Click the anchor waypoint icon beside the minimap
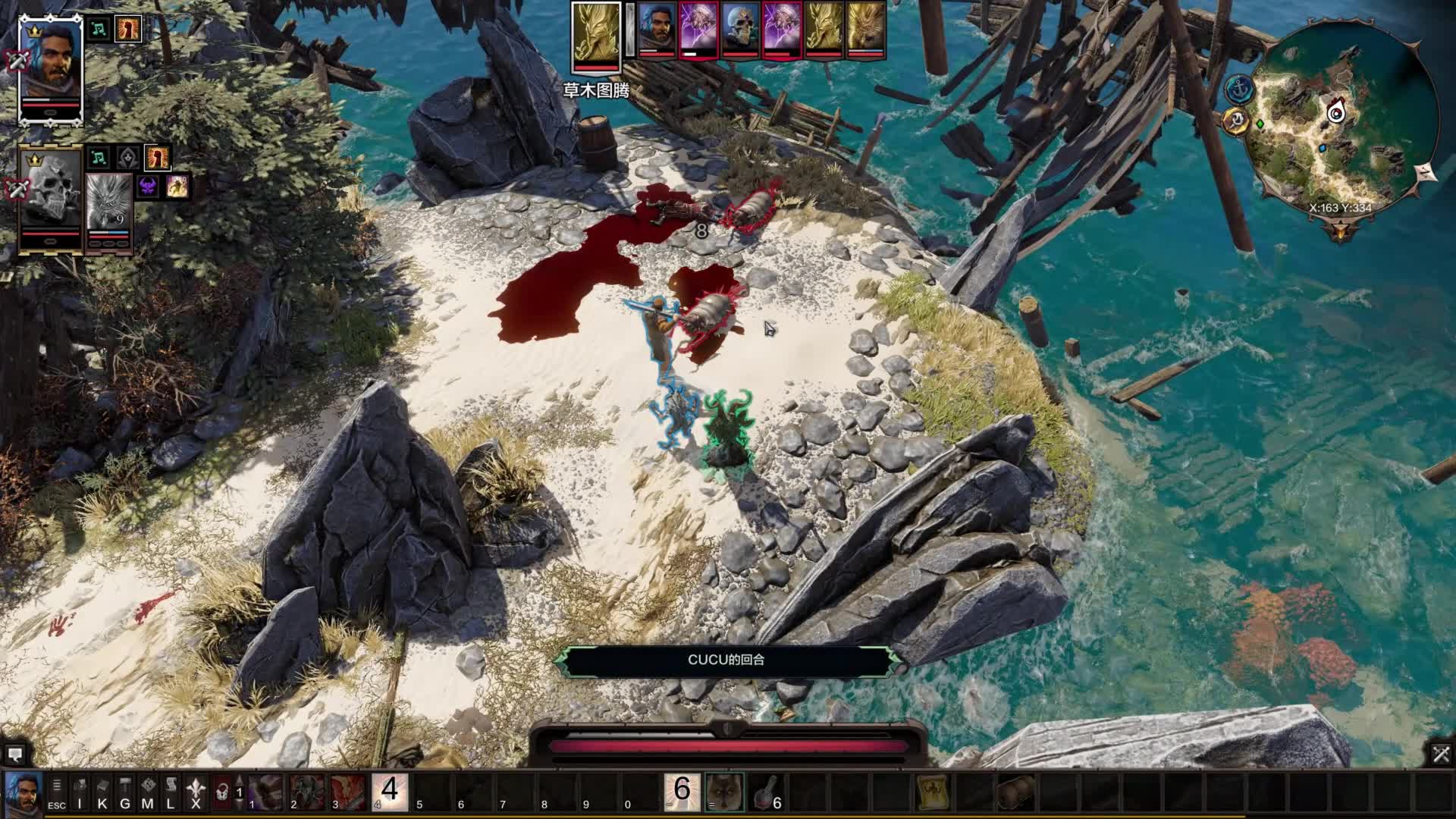 1238,88
